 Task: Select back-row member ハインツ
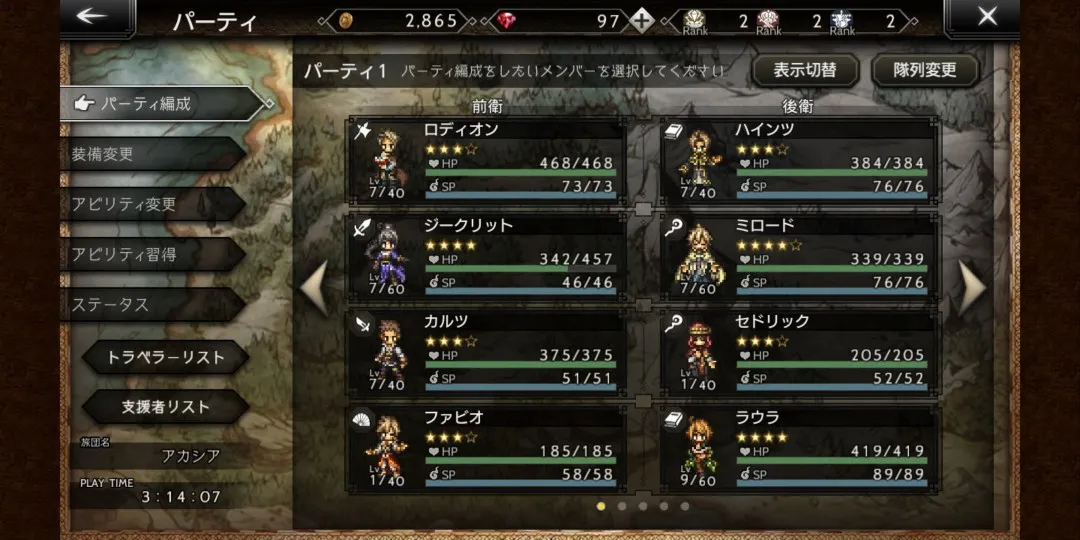point(800,160)
